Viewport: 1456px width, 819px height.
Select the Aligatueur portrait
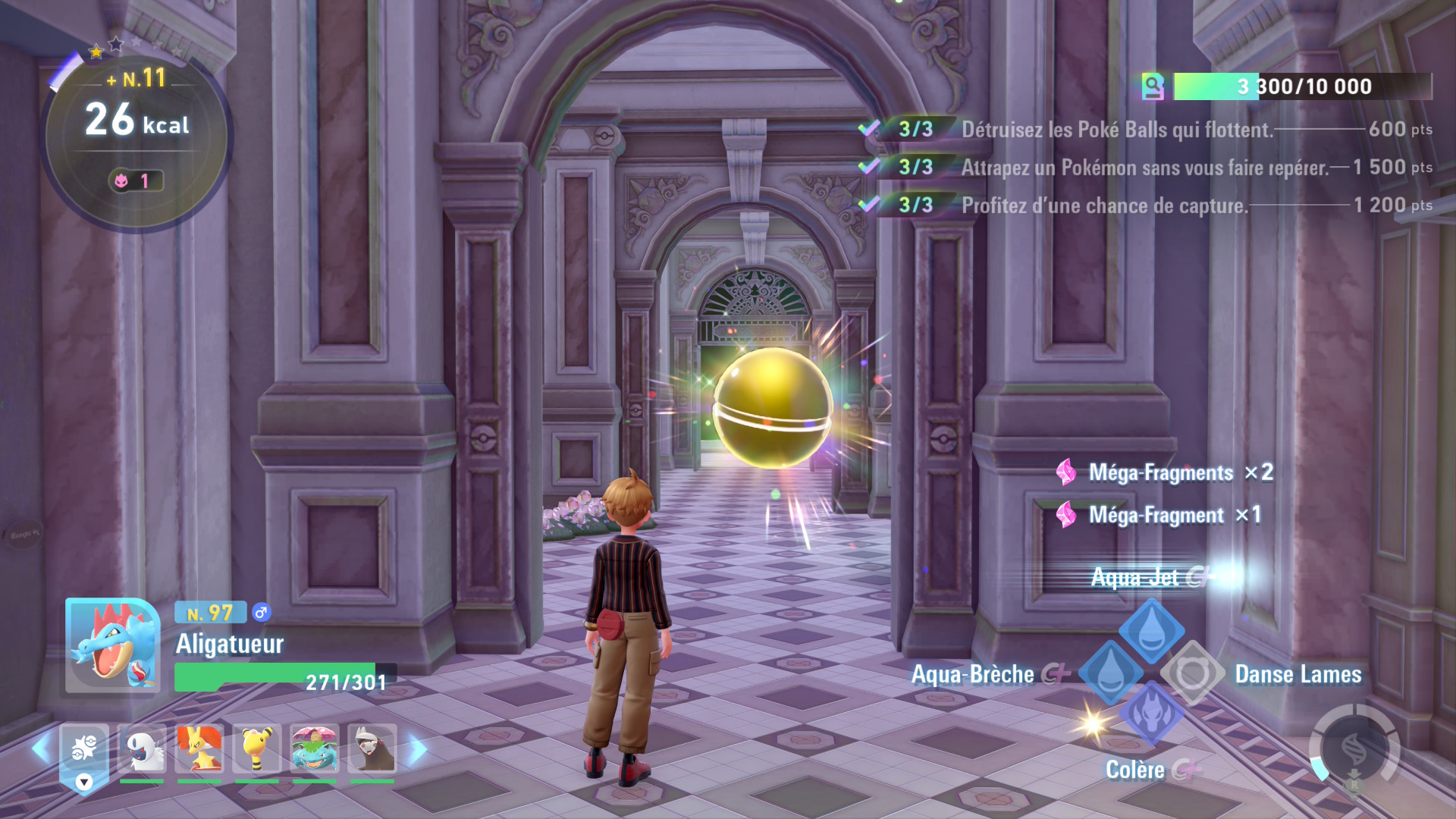pyautogui.click(x=112, y=645)
